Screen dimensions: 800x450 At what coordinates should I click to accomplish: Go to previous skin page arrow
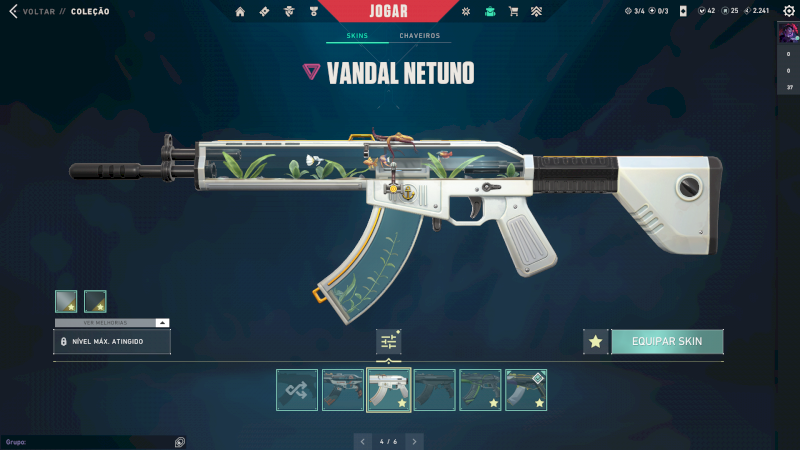click(x=363, y=440)
